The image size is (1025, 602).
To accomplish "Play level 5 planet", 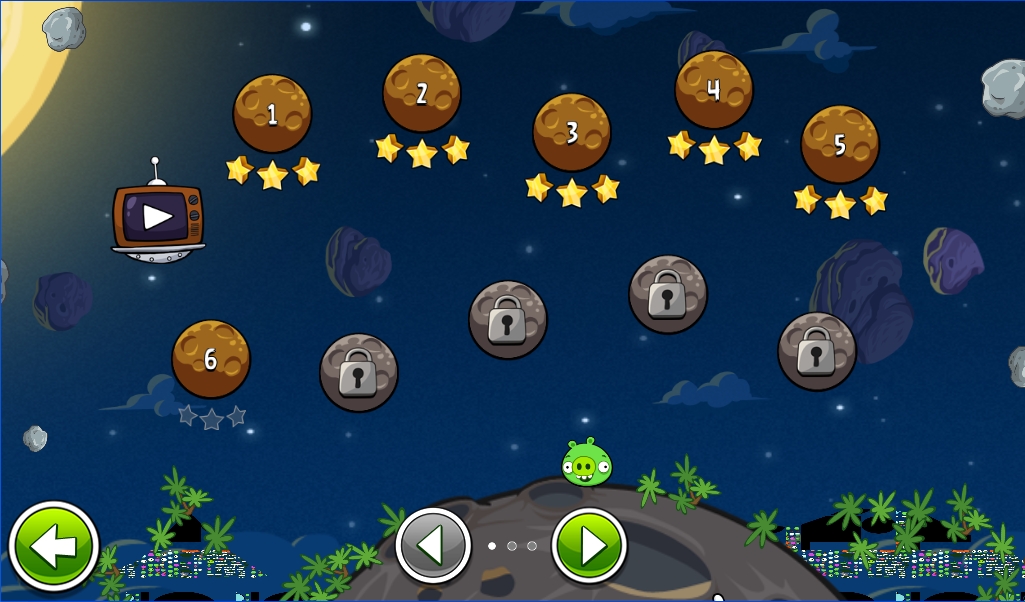I will pyautogui.click(x=840, y=145).
